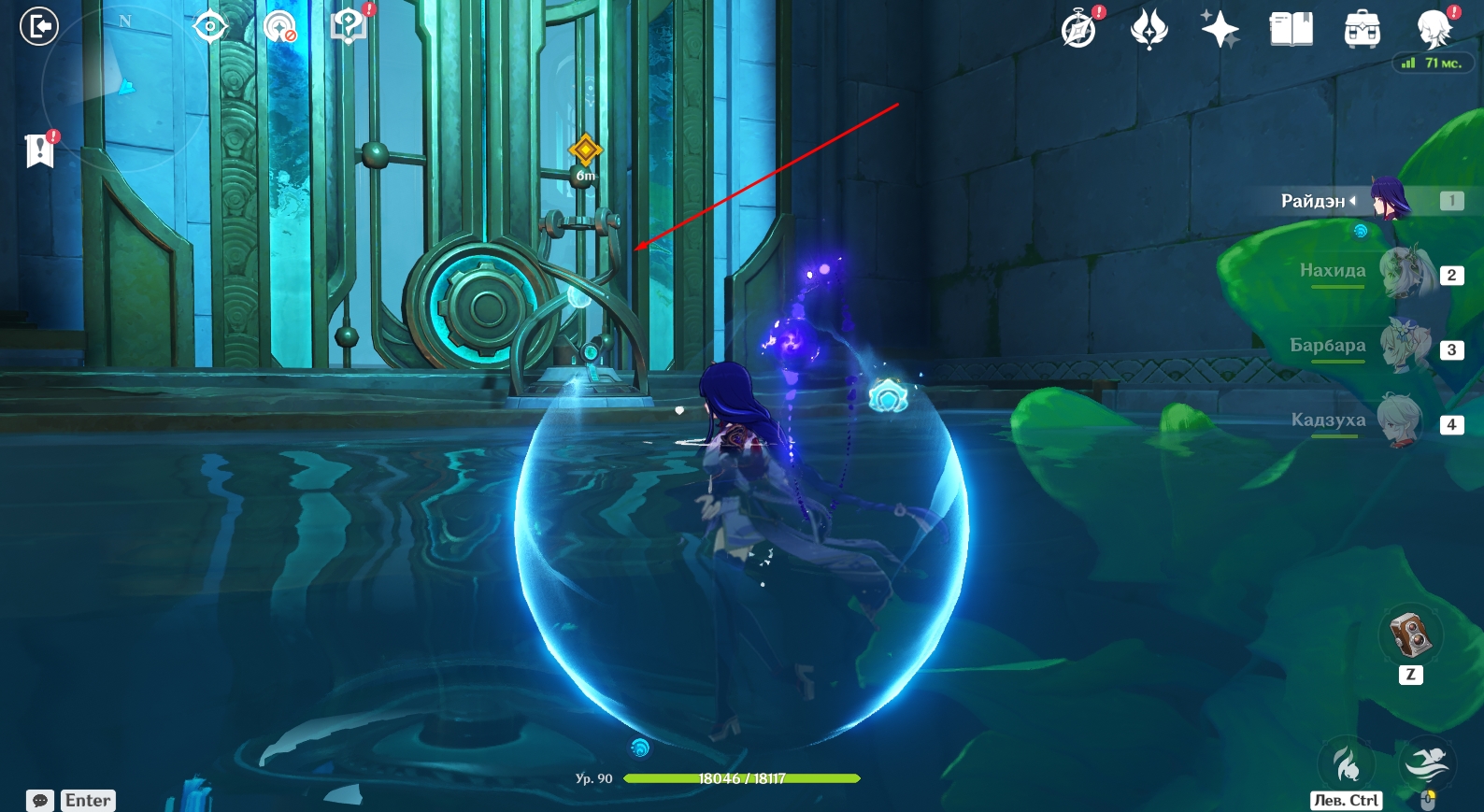Click the exit door icon
Screen dimensions: 1484x812
pos(39,26)
